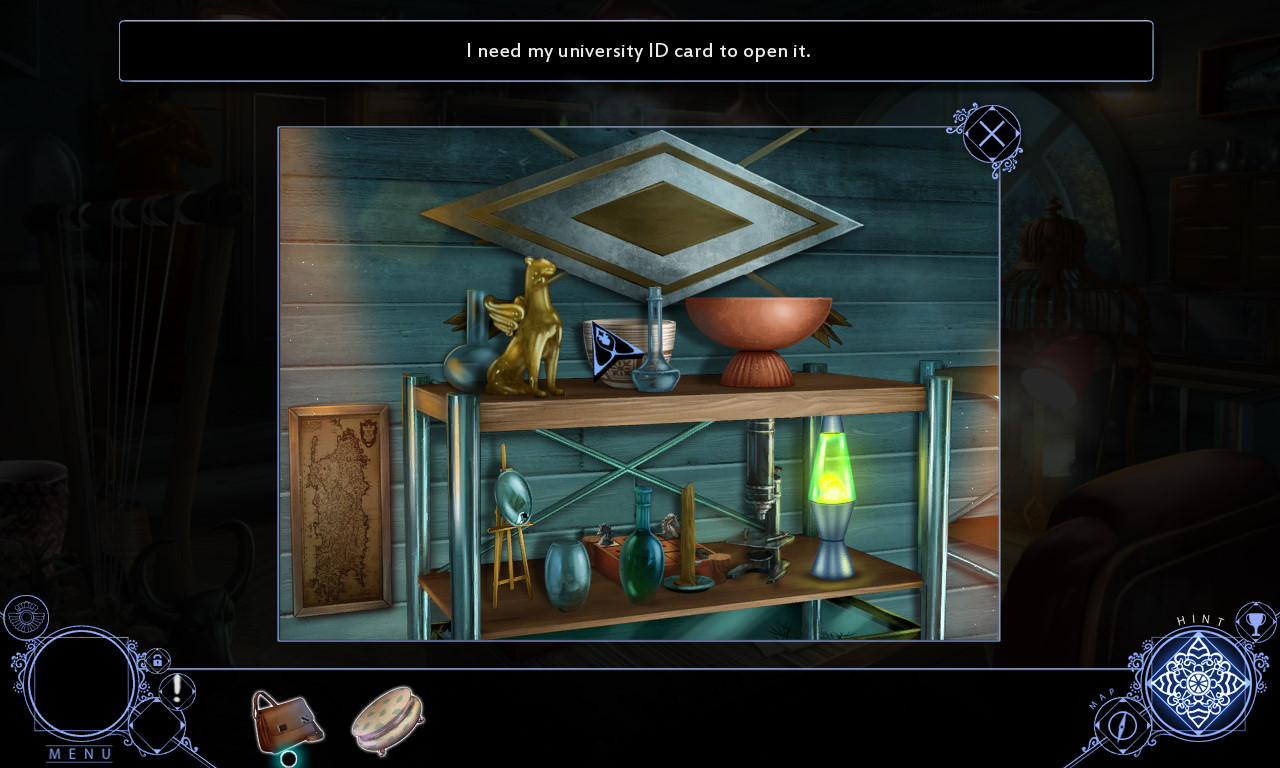Open the Map with the compass icon
Image resolution: width=1280 pixels, height=768 pixels.
(x=1125, y=723)
